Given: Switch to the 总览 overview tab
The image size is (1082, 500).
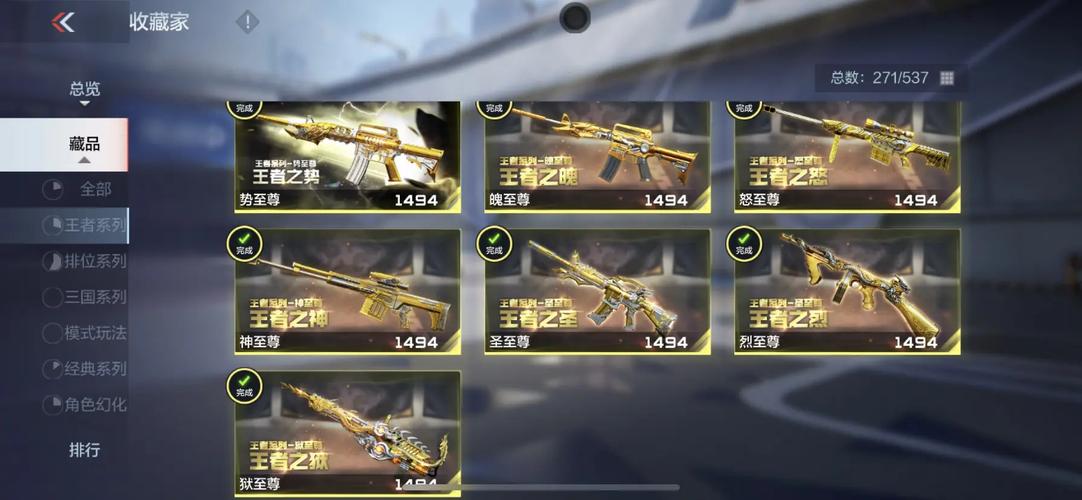Looking at the screenshot, I should point(84,90).
